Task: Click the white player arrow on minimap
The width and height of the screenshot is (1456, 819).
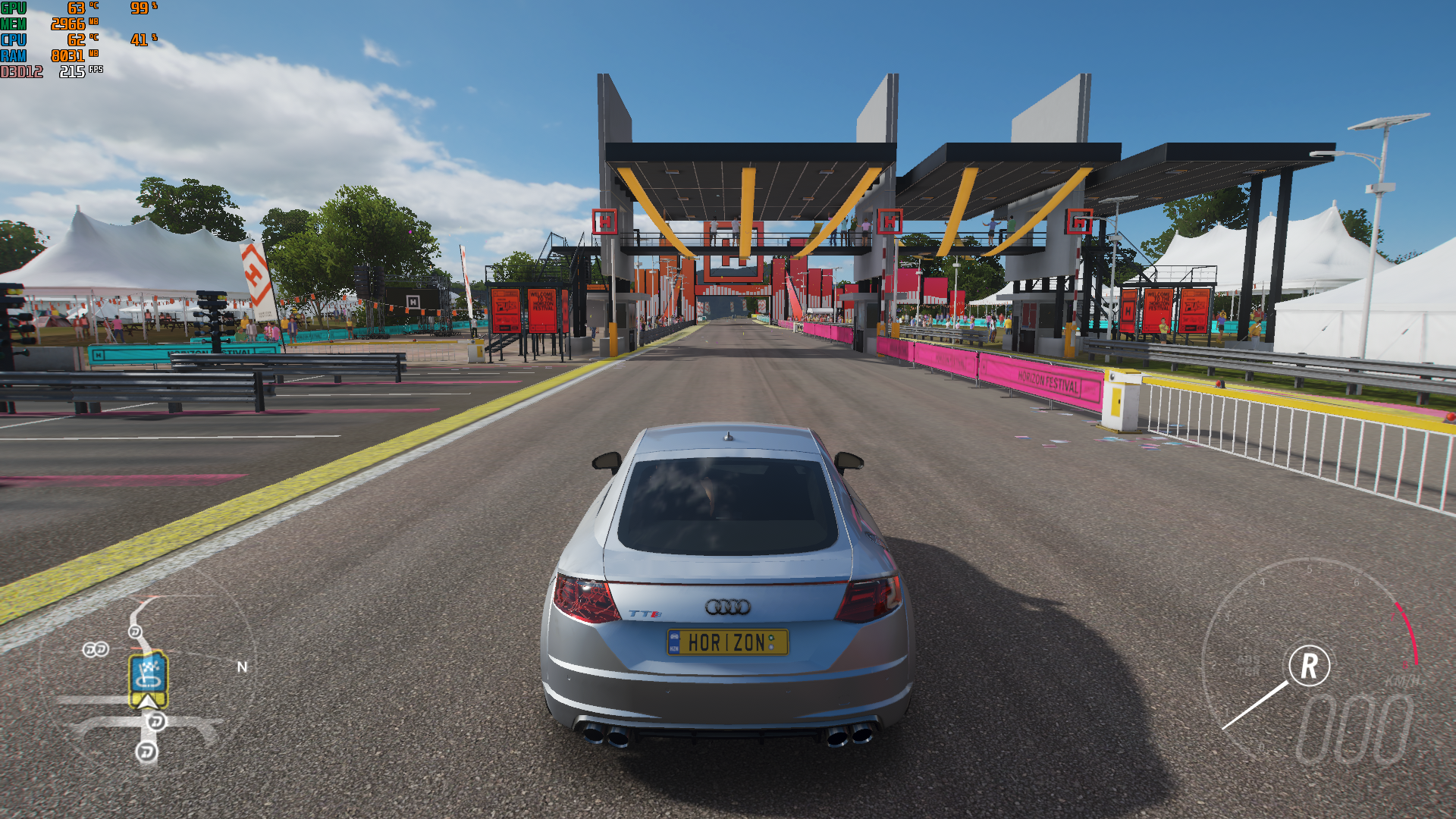Action: pyautogui.click(x=148, y=701)
